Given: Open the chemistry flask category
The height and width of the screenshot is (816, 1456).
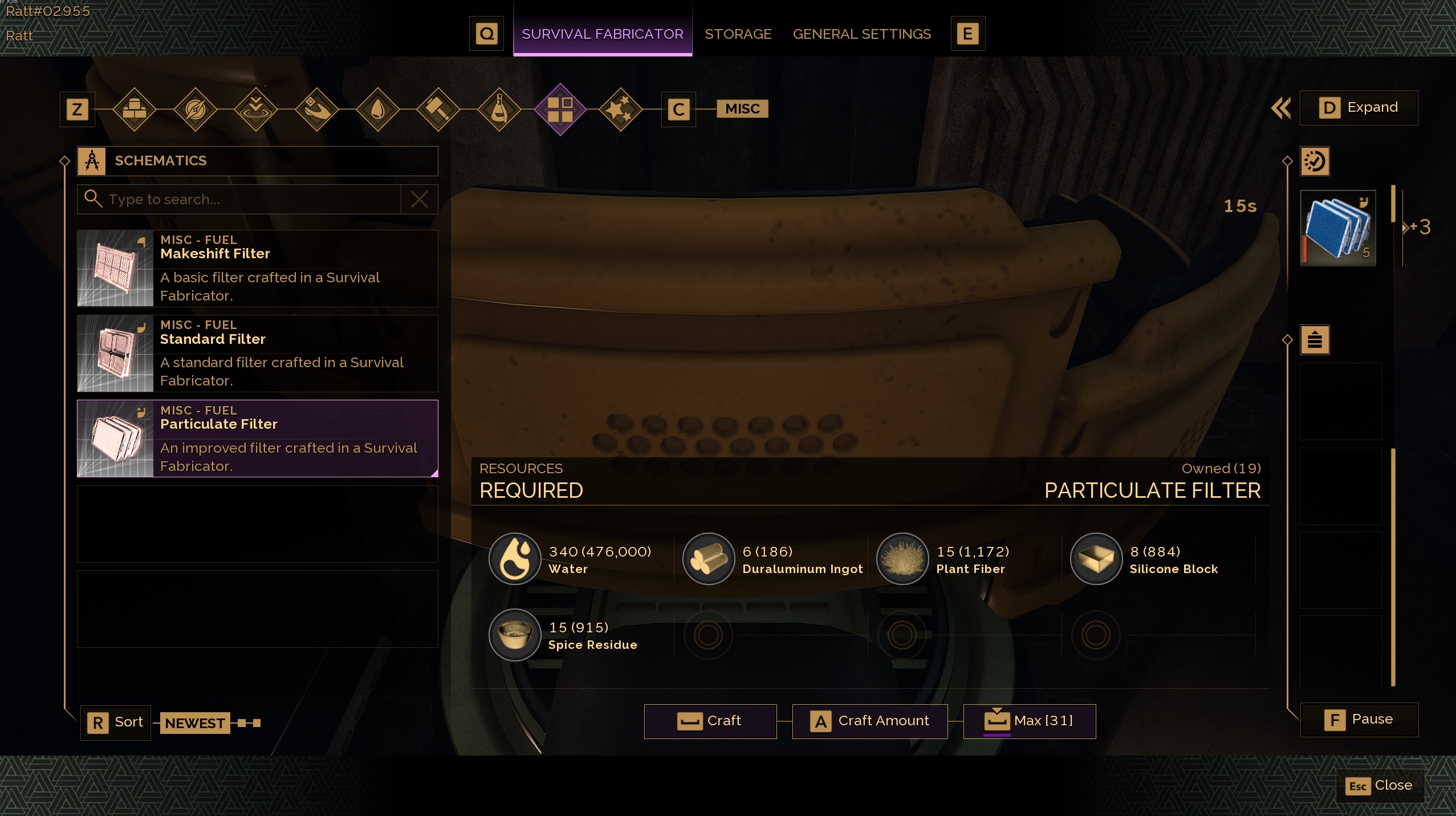Looking at the screenshot, I should click(499, 109).
